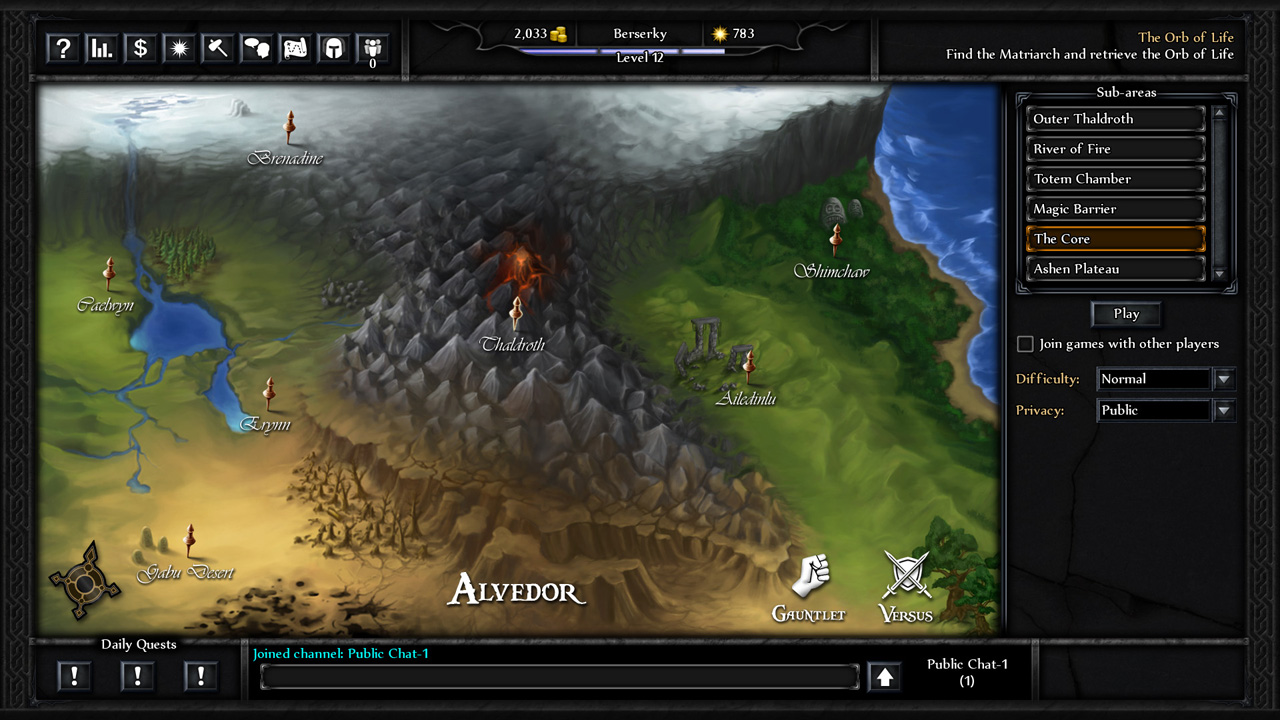Select the Ashen Plateau sub-area

1115,268
